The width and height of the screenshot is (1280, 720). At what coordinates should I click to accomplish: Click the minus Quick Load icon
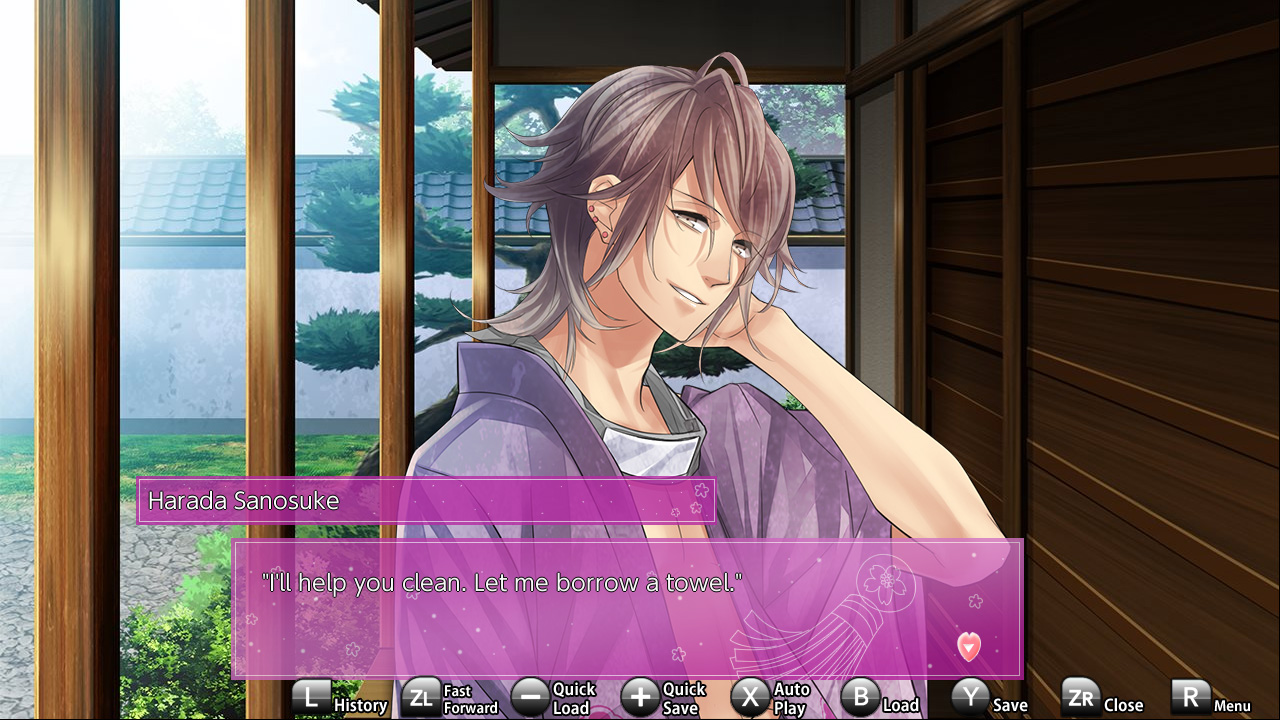(531, 695)
